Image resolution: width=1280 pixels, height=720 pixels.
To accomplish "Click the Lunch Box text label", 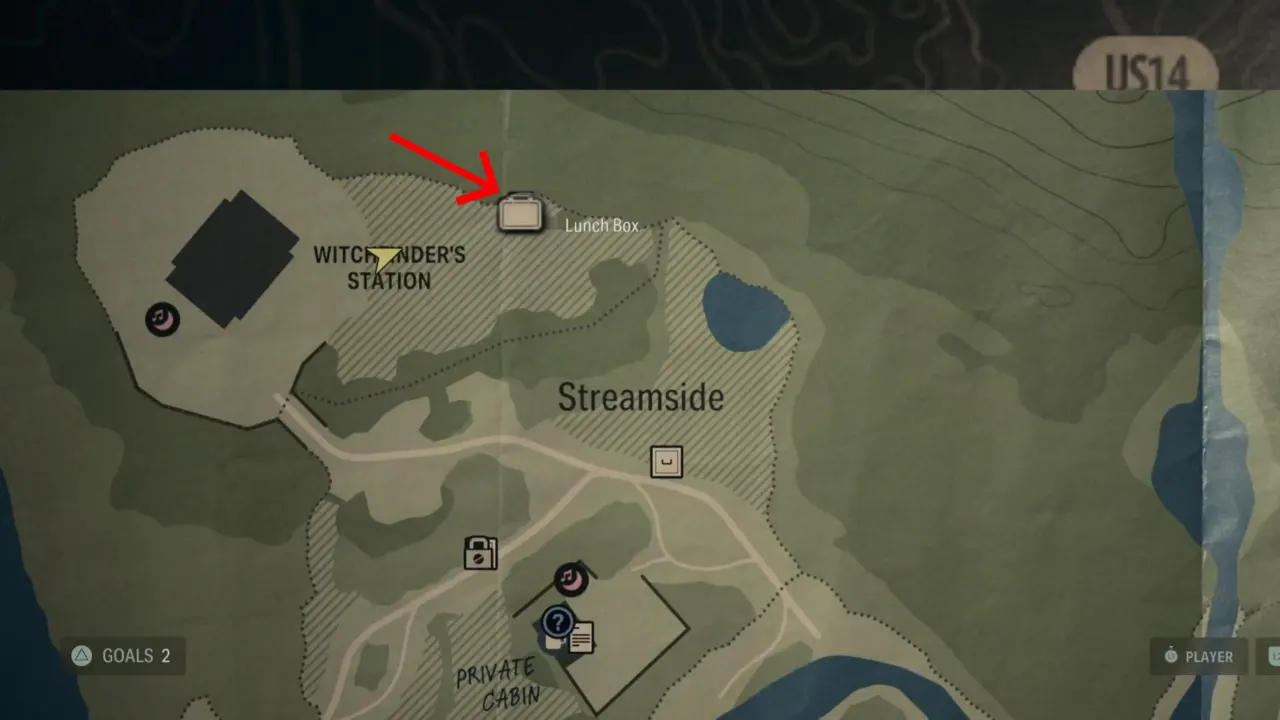I will point(602,225).
